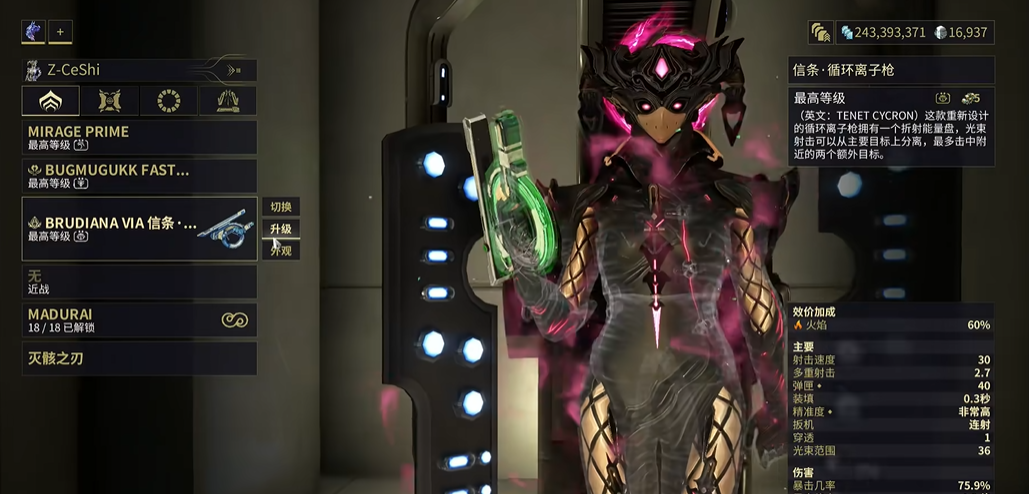Switch to the second loadout category tab

tap(108, 101)
